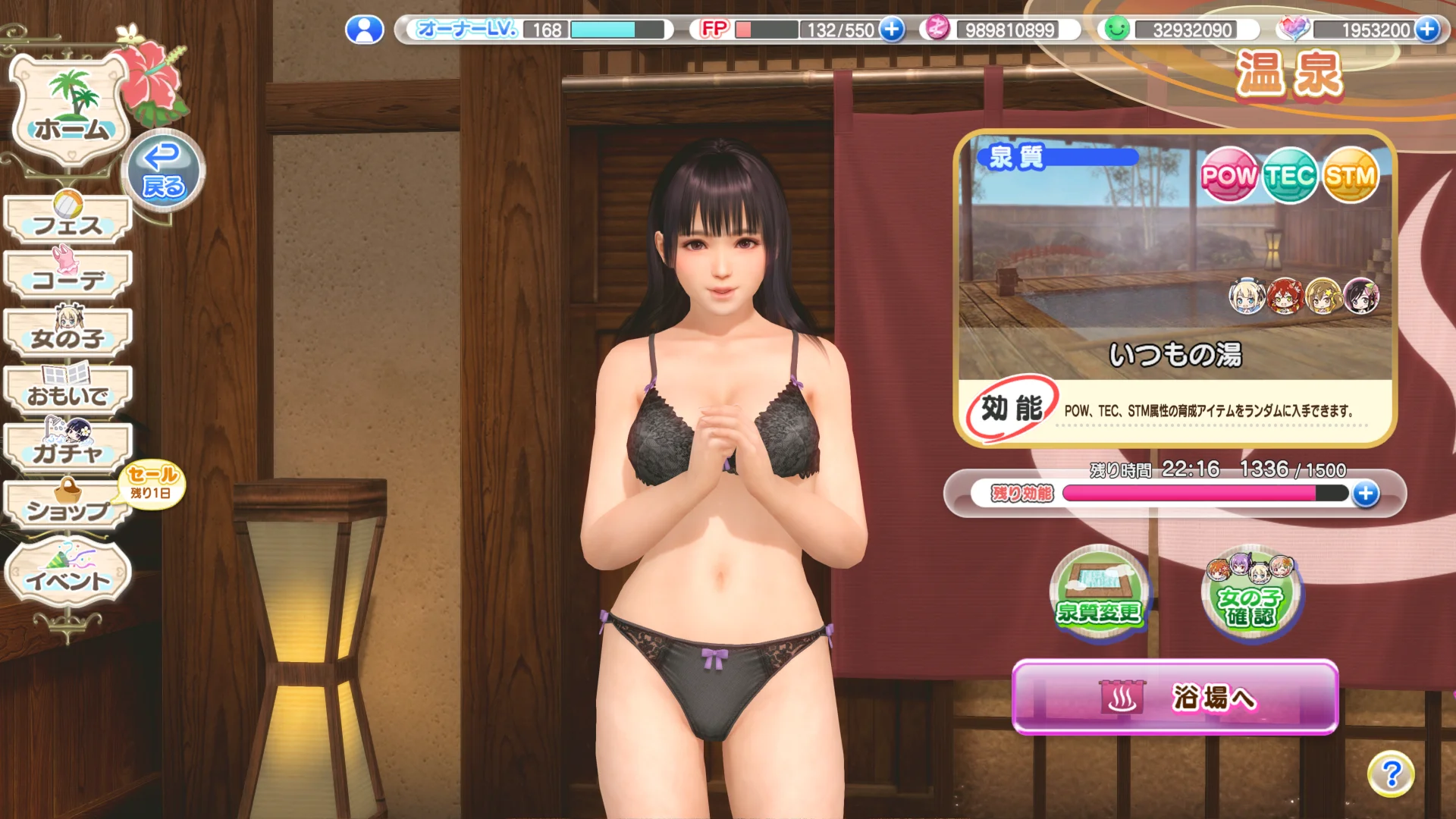Open the ガチャ gacha menu
This screenshot has width=1456, height=819.
point(68,449)
